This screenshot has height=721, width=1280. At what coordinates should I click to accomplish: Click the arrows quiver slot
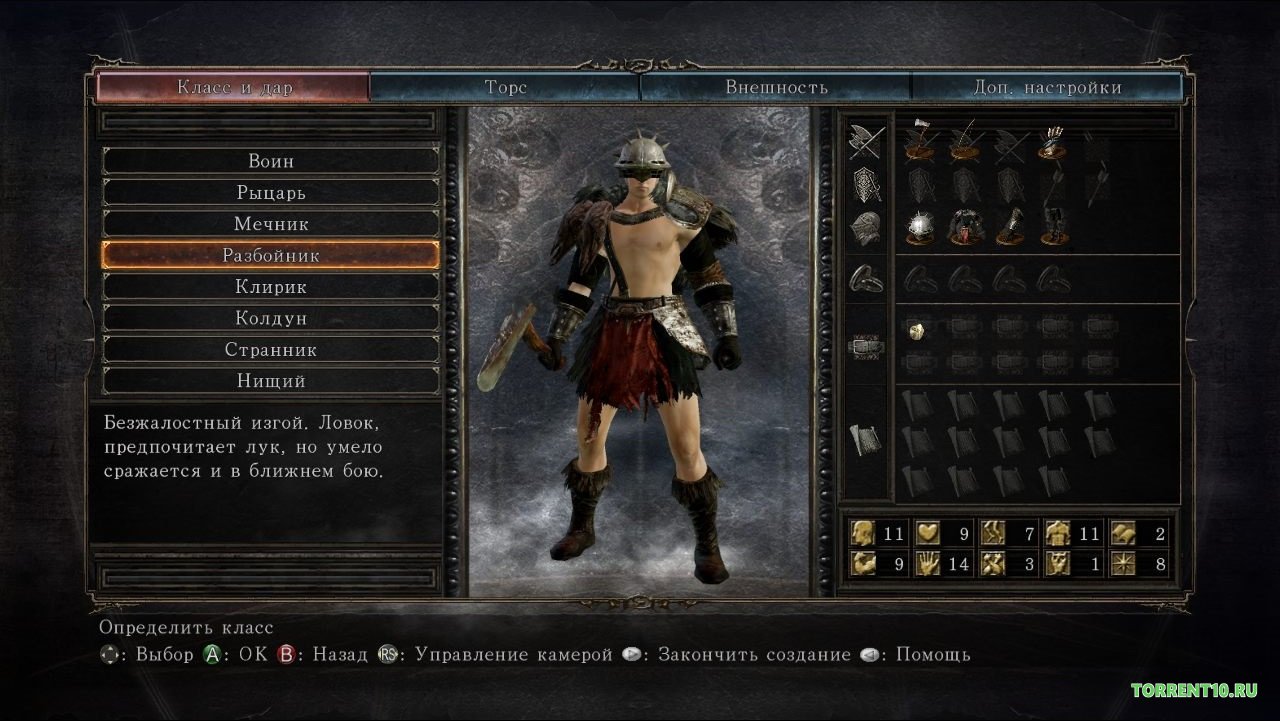1050,144
